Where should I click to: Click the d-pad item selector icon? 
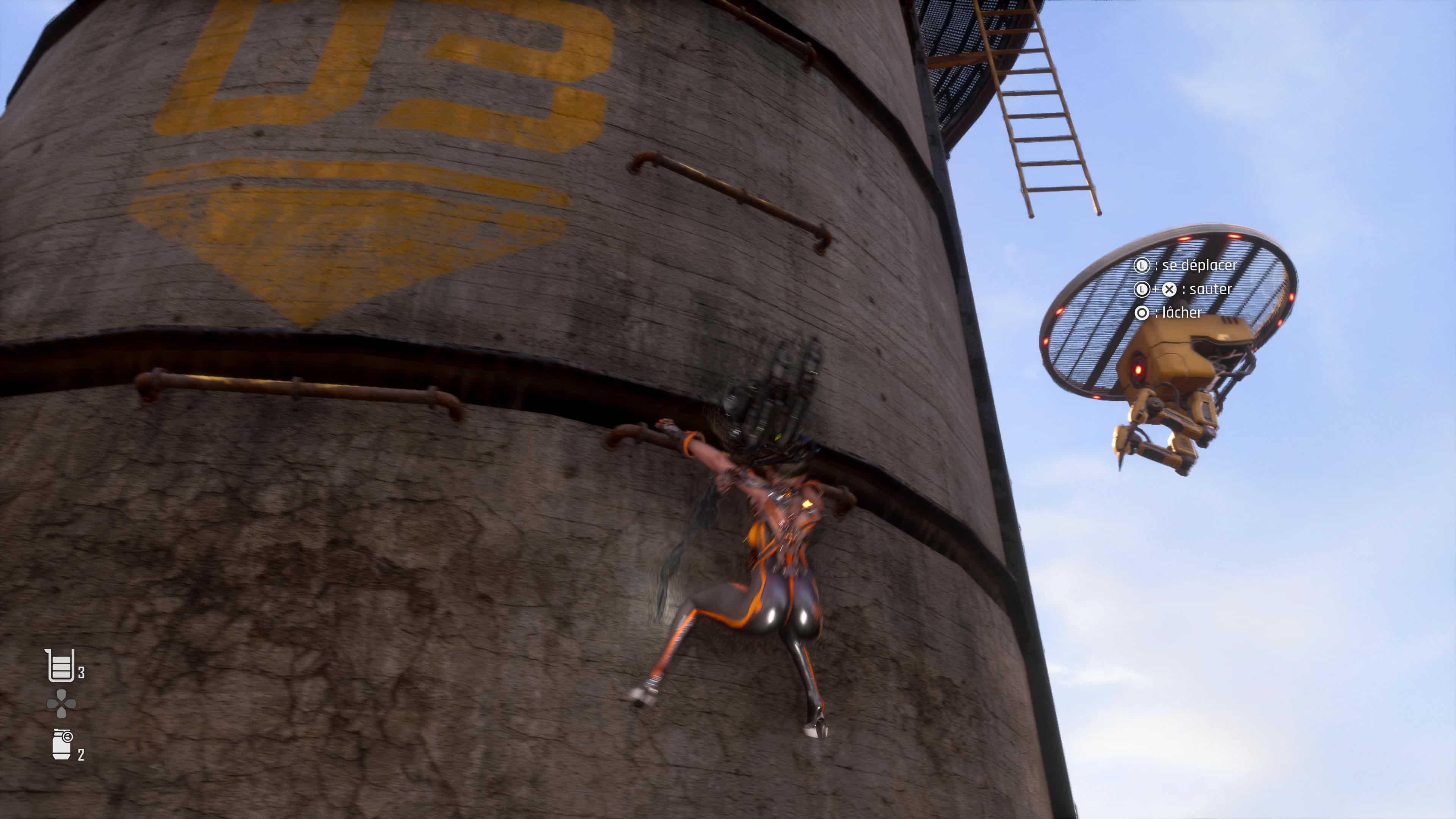pos(61,704)
